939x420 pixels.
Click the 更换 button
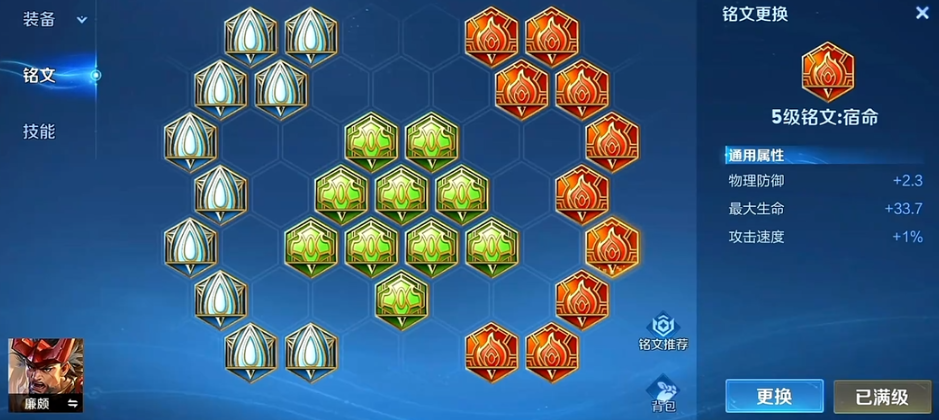(774, 396)
